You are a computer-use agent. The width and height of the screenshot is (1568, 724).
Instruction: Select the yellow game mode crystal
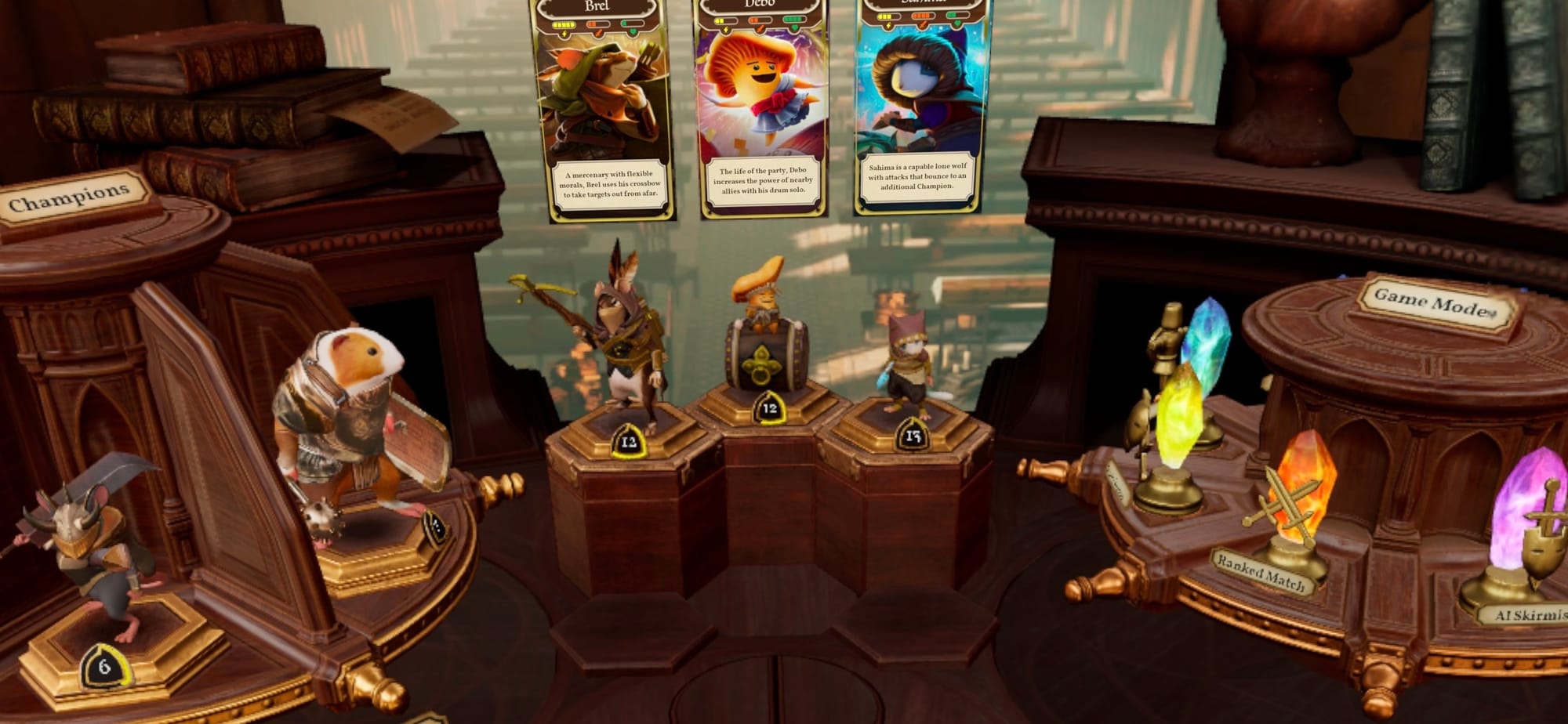1178,415
